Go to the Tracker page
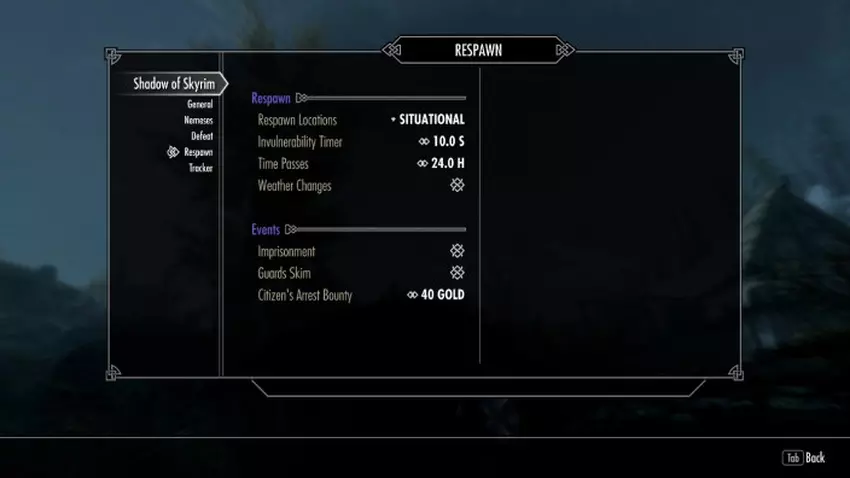The width and height of the screenshot is (850, 478). click(x=200, y=168)
